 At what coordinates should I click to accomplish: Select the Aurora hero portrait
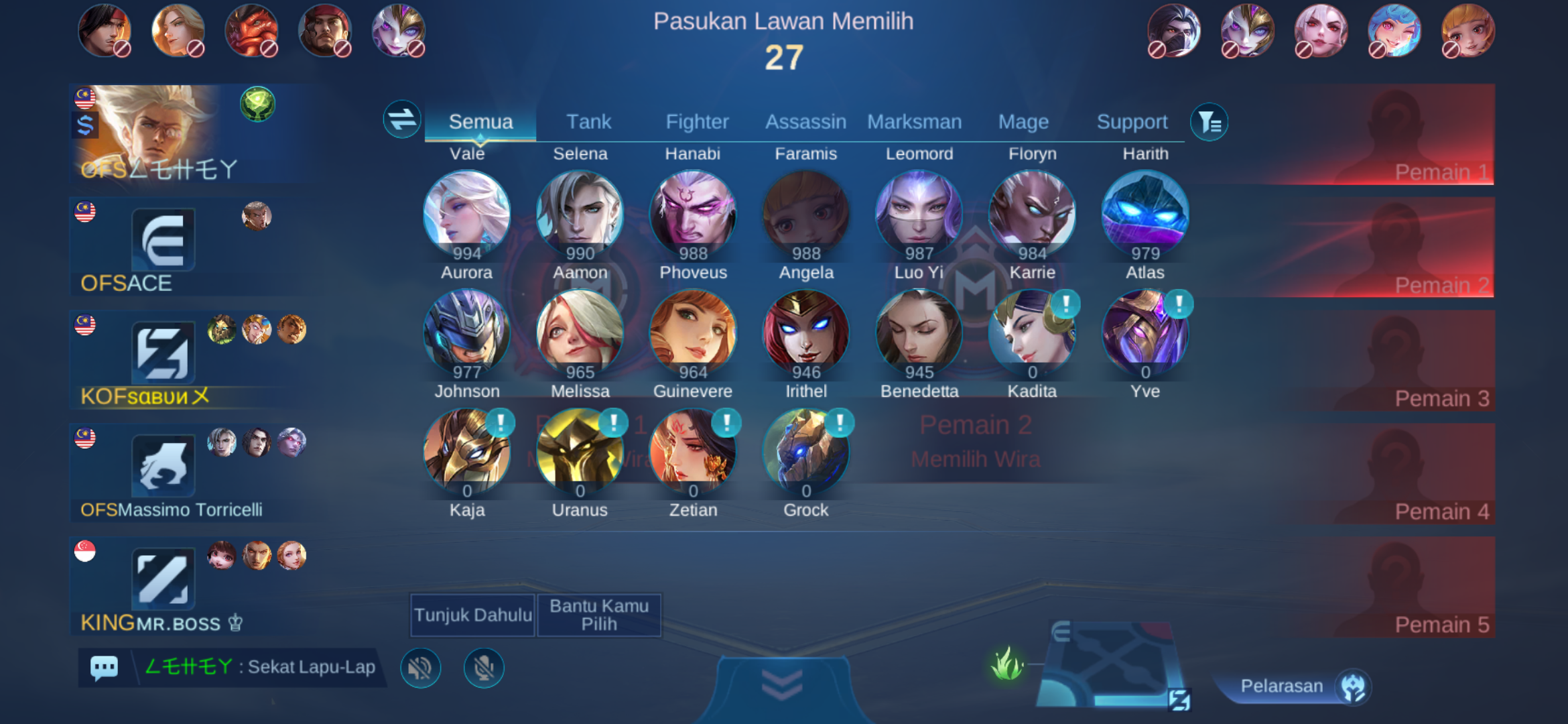click(468, 213)
